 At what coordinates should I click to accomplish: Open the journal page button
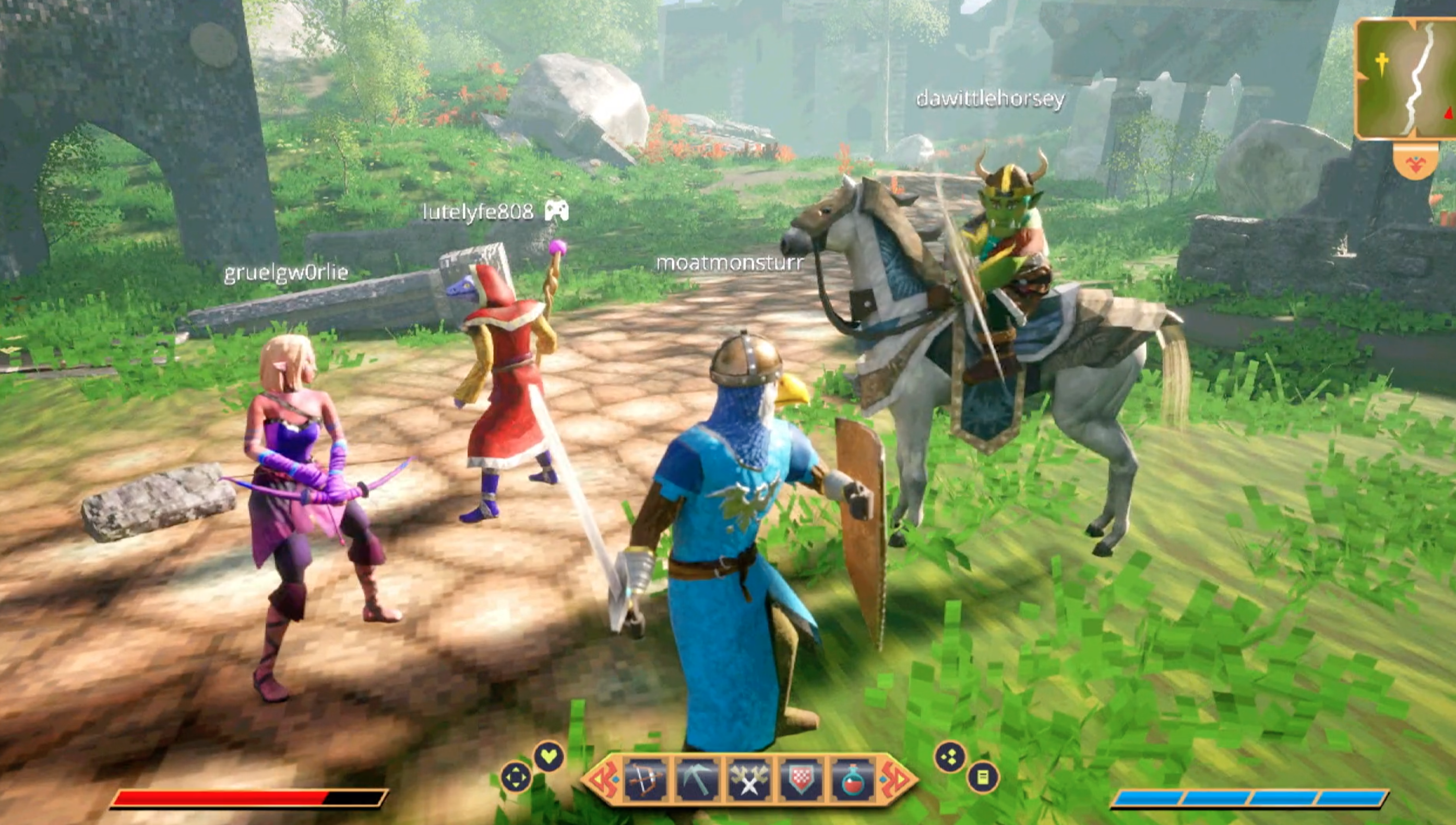(x=983, y=777)
